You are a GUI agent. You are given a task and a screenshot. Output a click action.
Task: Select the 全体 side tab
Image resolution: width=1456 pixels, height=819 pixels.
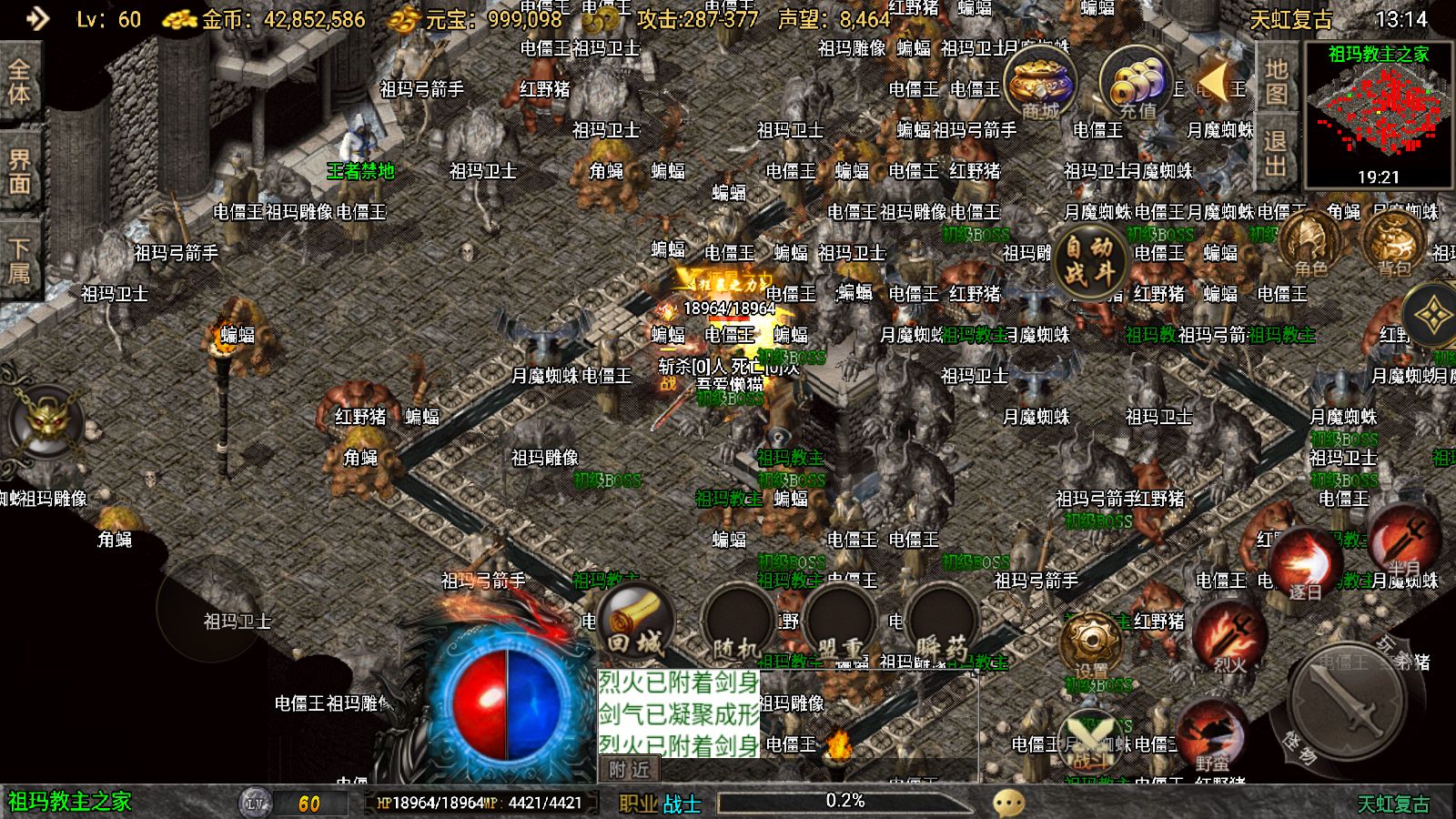click(19, 82)
